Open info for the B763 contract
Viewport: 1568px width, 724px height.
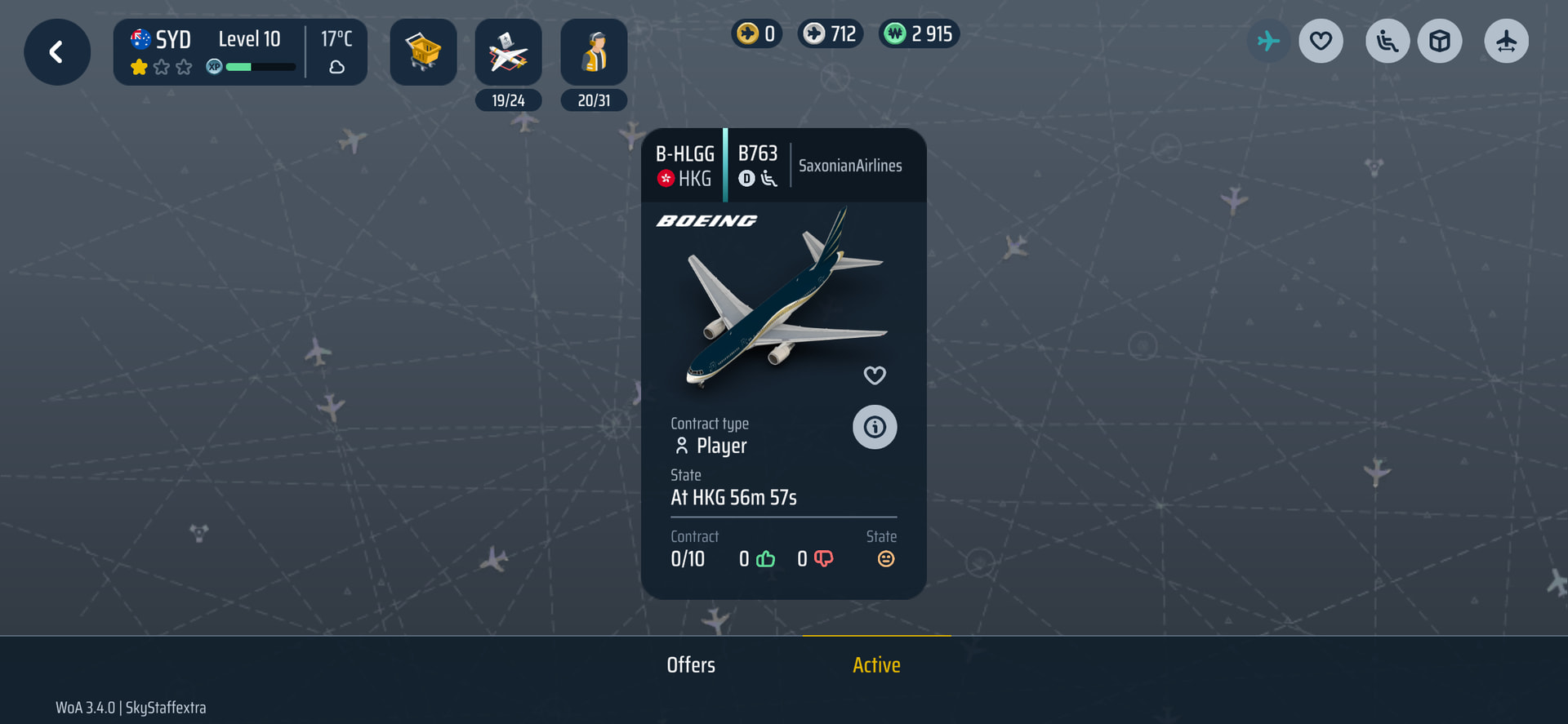[x=875, y=427]
